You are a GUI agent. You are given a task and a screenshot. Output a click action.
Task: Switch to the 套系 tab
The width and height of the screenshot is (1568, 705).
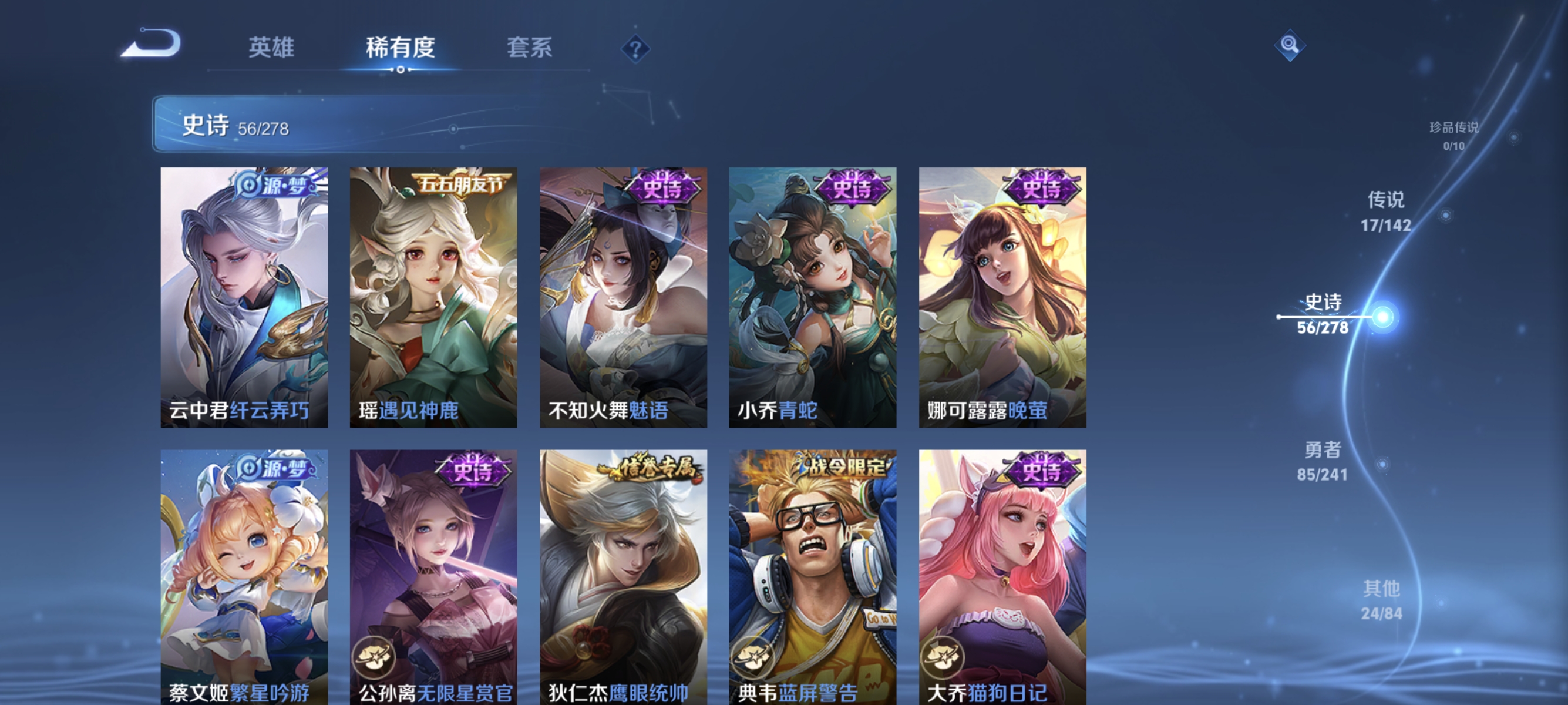click(530, 49)
